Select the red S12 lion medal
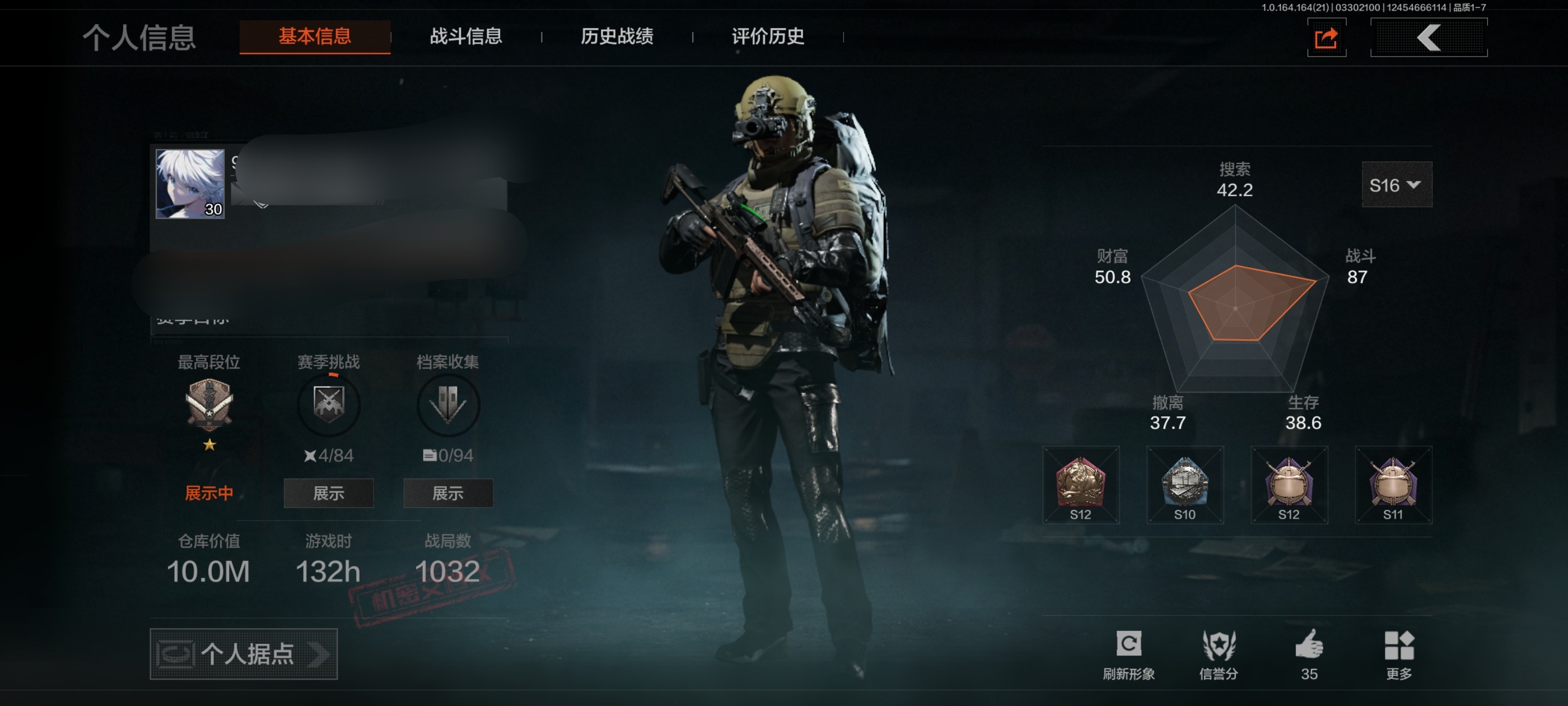1568x706 pixels. [1080, 485]
